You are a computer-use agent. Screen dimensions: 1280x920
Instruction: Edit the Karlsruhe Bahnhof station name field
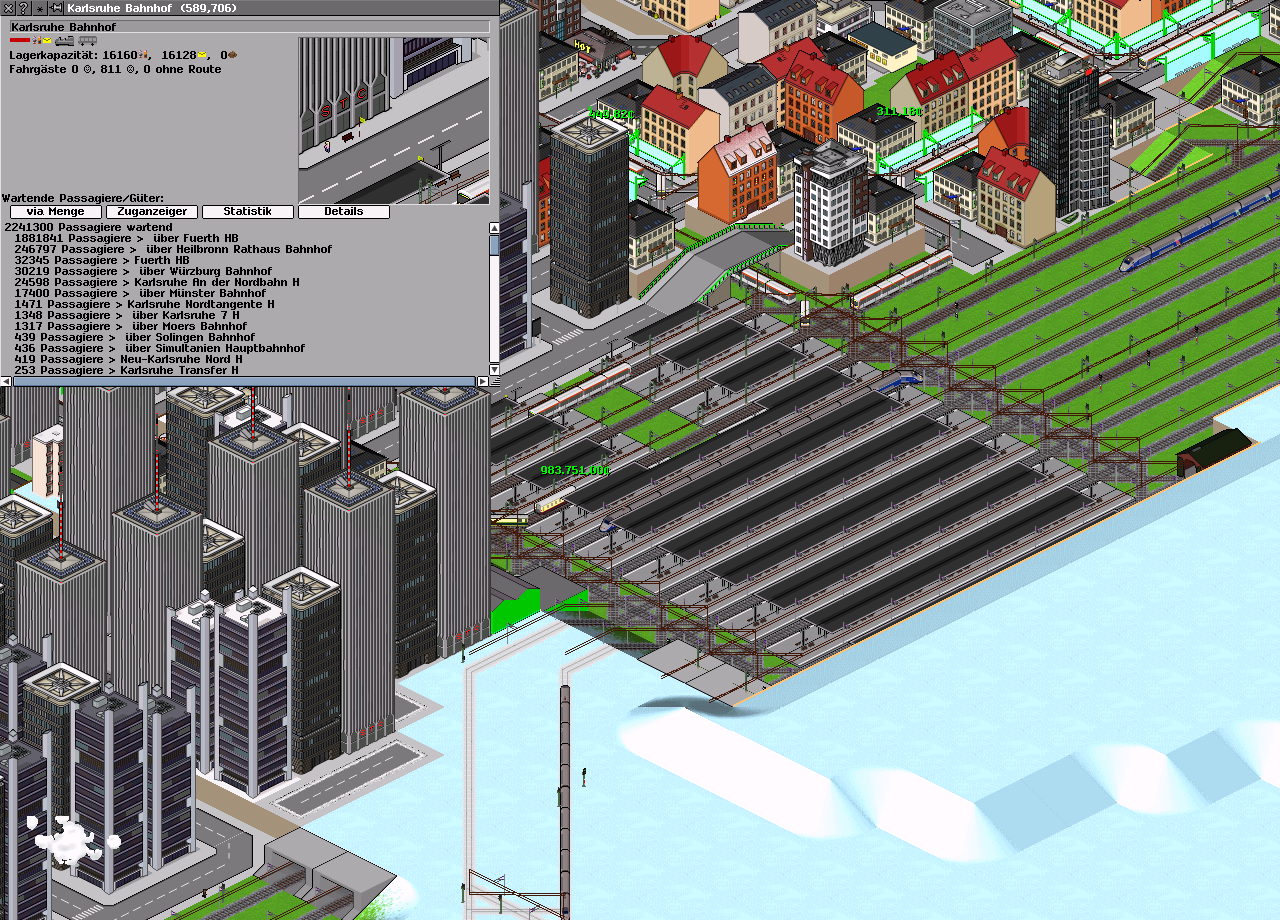250,27
